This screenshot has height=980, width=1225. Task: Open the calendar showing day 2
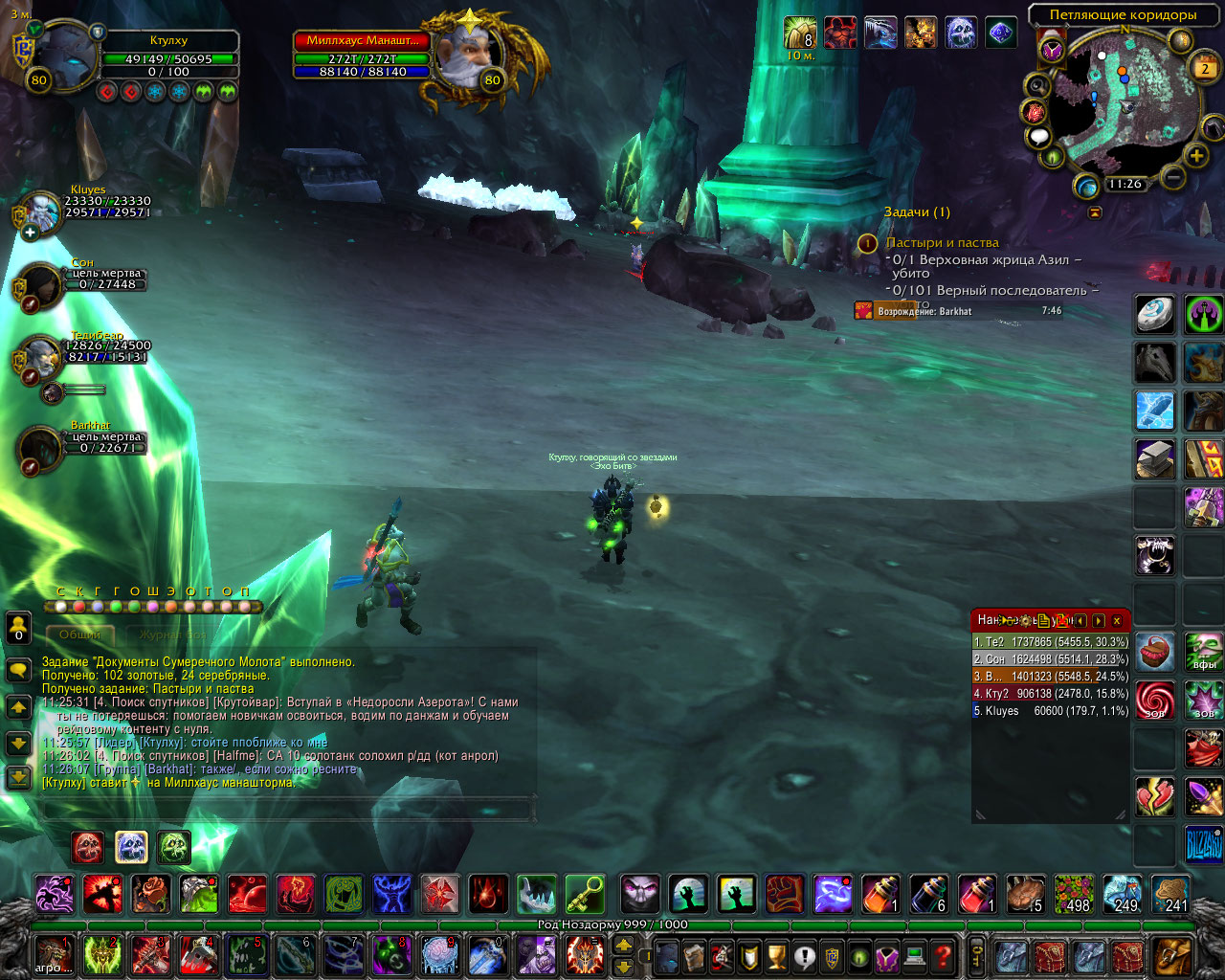tap(1205, 68)
